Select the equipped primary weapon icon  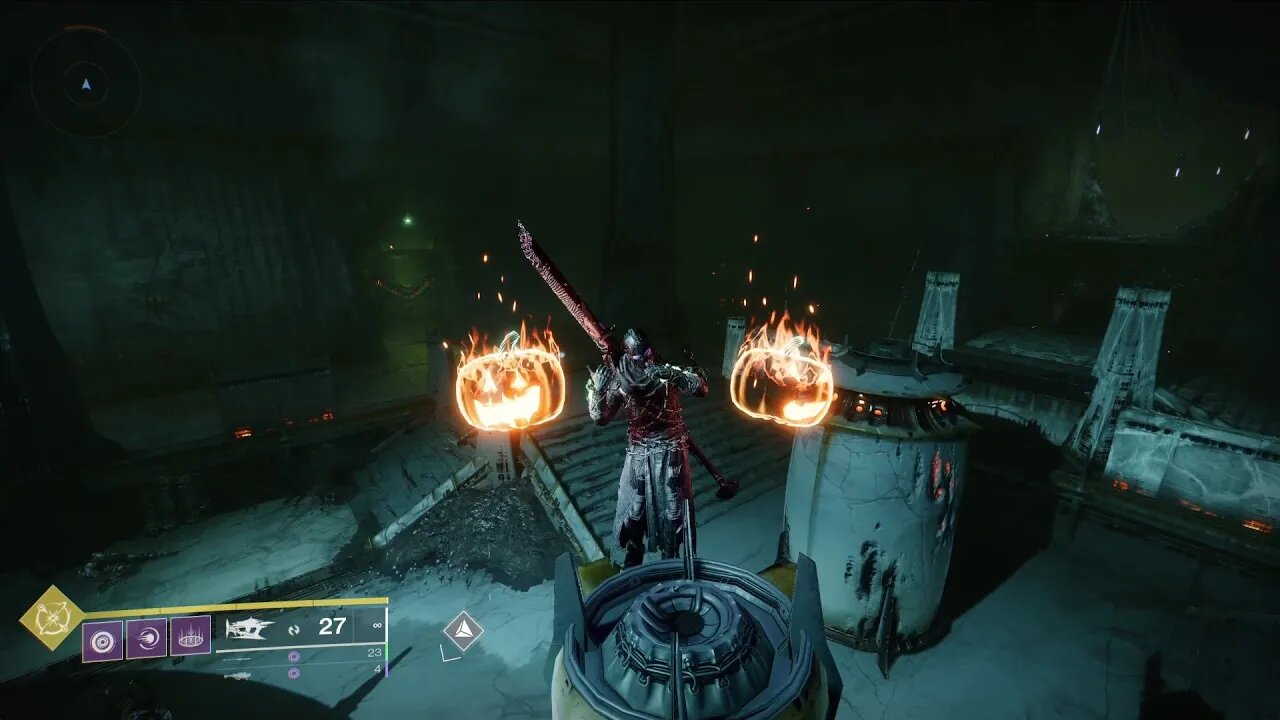[249, 628]
